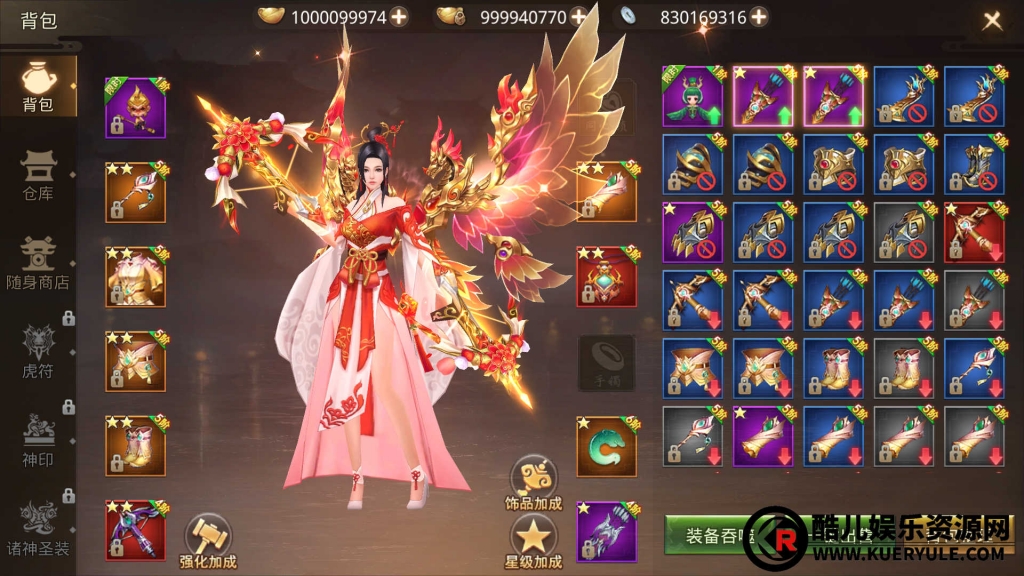Select the equipped monkey mask slot
1024x576 pixels.
pos(135,107)
